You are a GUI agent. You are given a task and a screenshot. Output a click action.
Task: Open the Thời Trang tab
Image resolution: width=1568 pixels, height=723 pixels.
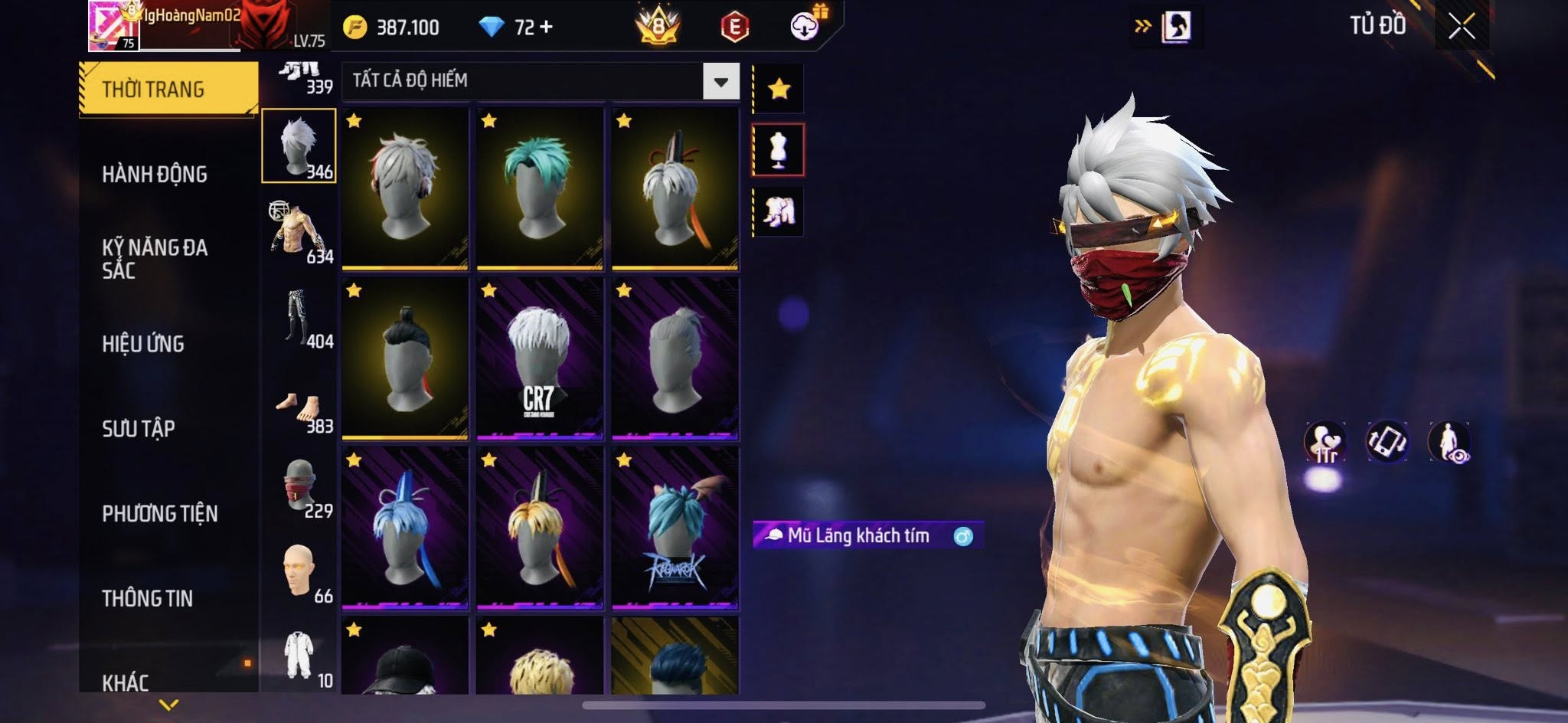pos(168,89)
